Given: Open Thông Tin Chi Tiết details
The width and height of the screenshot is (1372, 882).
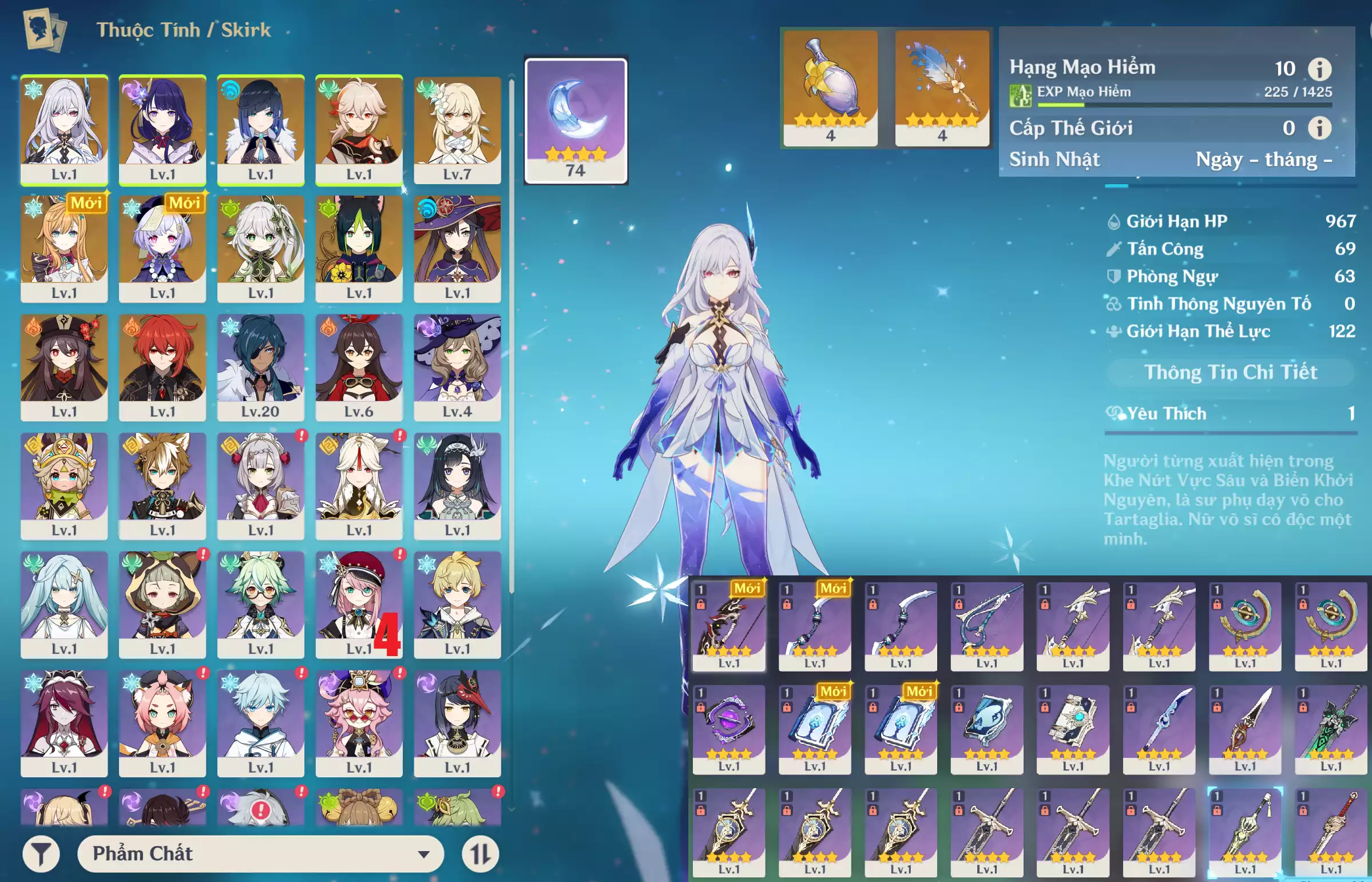Looking at the screenshot, I should [1231, 372].
